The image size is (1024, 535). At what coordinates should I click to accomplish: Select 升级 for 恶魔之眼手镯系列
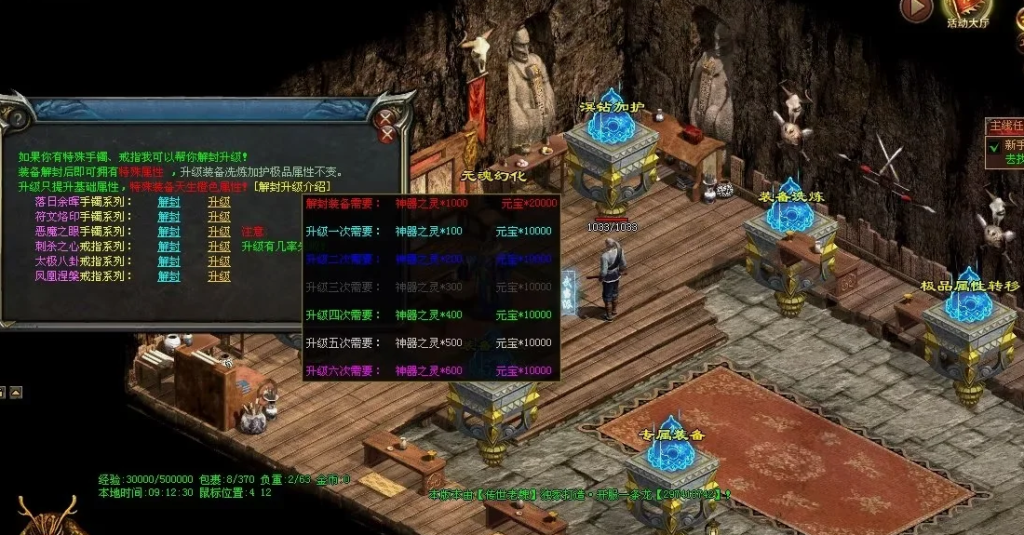coord(219,231)
